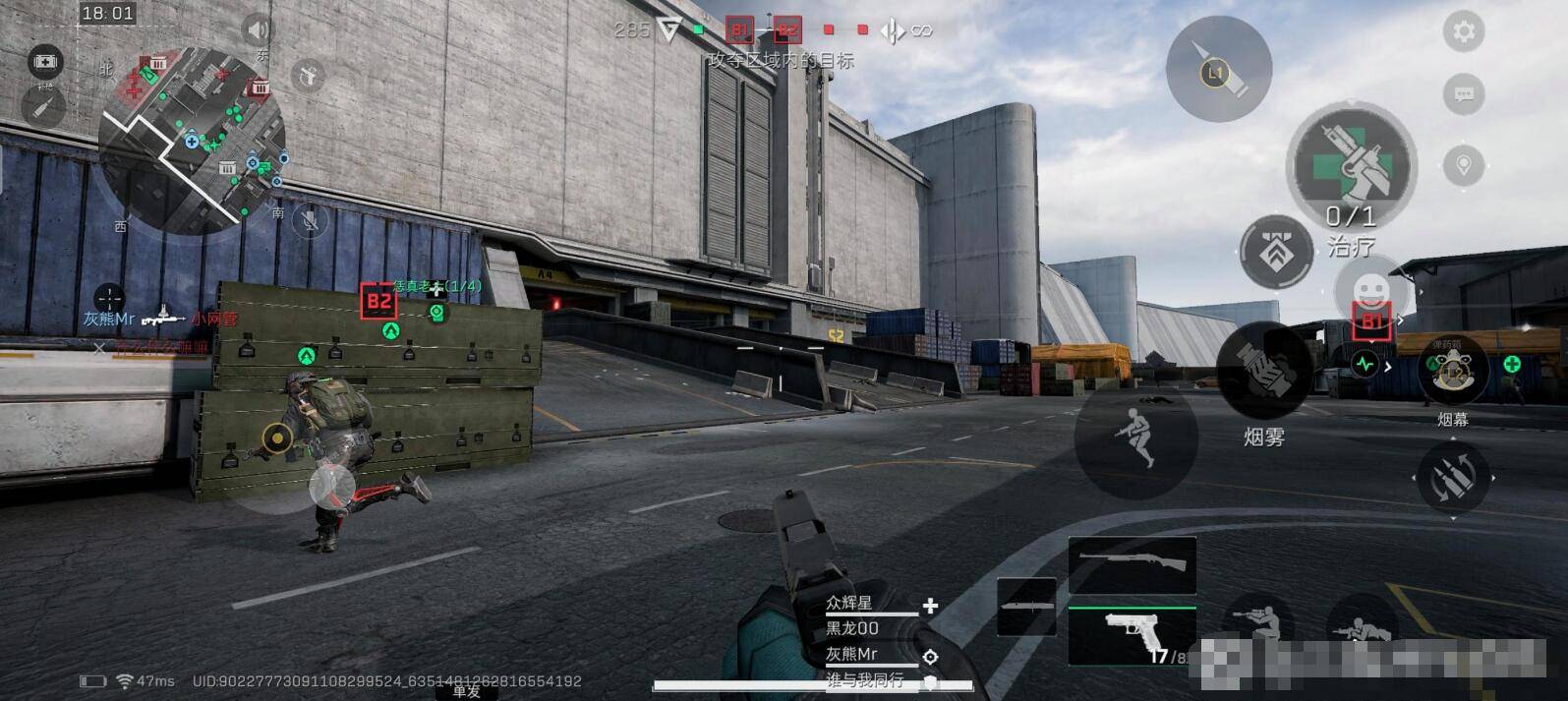This screenshot has height=701, width=1568.
Task: Toggle the speaker sound icon
Action: (x=258, y=29)
